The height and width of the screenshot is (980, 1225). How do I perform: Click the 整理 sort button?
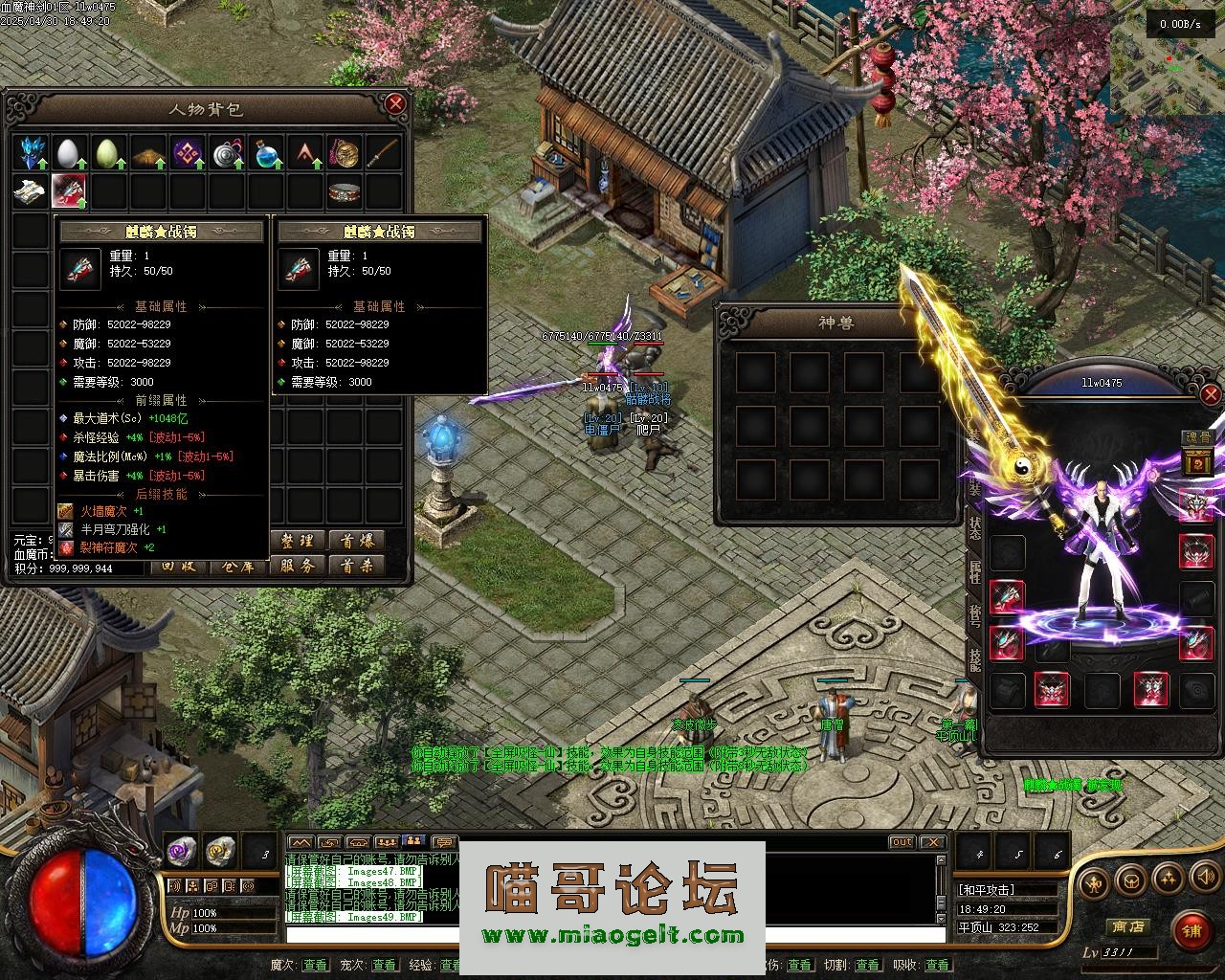click(298, 541)
